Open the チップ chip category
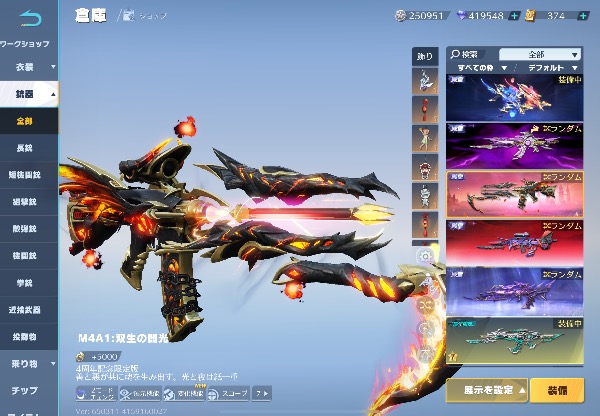 pyautogui.click(x=26, y=389)
